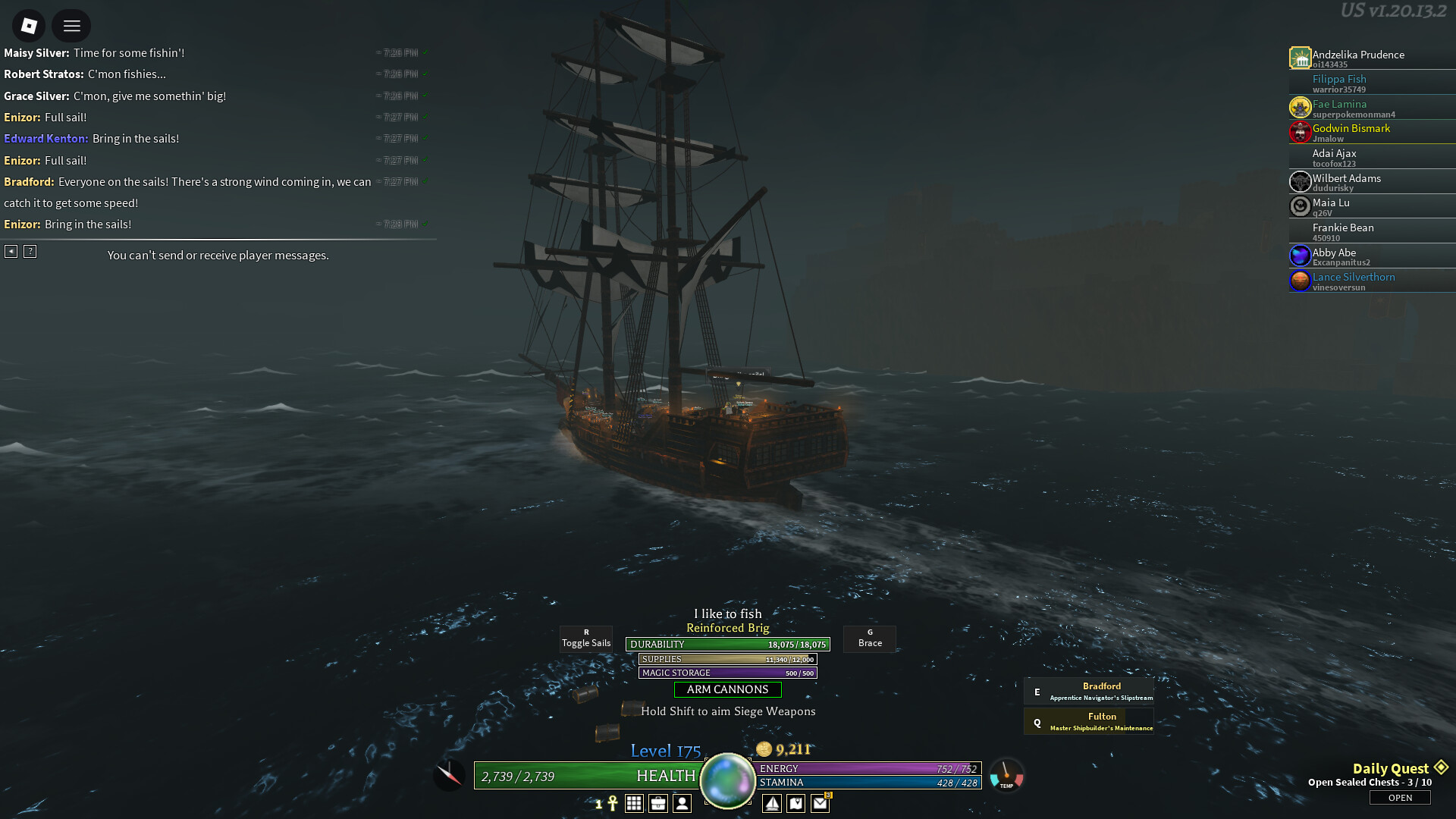Open the map icon
This screenshot has height=819, width=1456.
click(796, 804)
